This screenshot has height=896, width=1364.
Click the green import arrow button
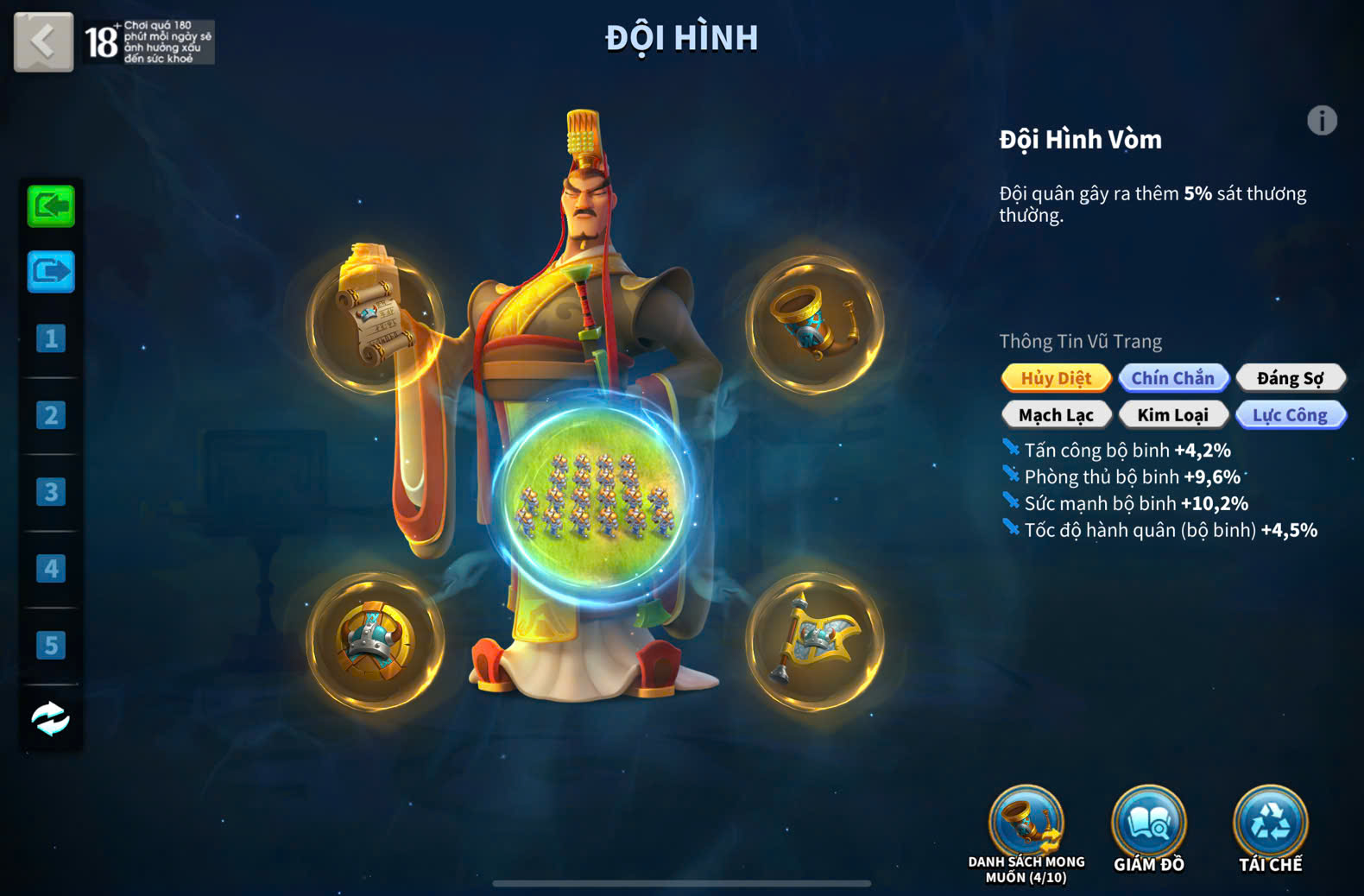(x=51, y=206)
